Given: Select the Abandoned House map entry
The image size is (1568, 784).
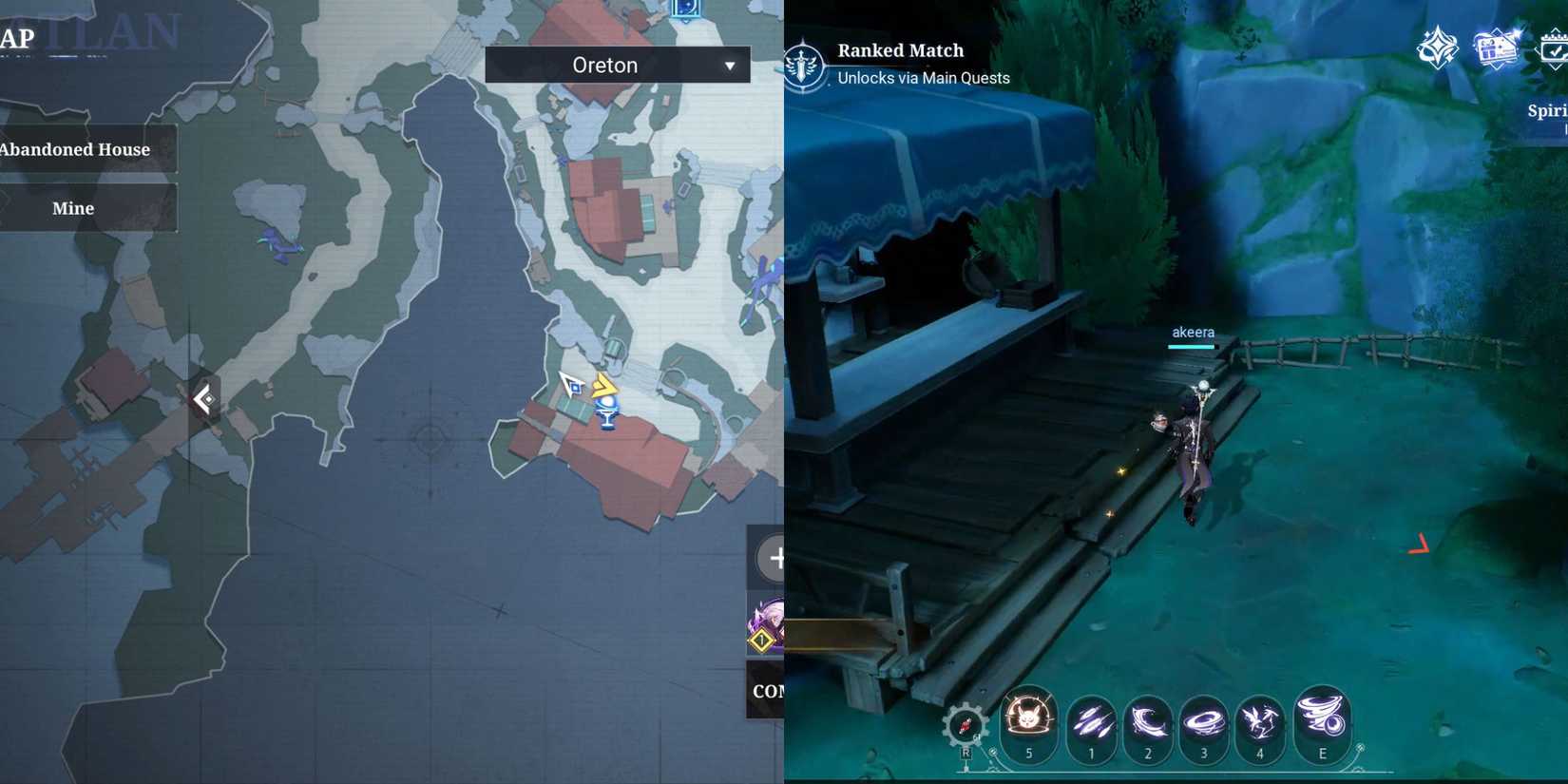Looking at the screenshot, I should click(x=76, y=149).
